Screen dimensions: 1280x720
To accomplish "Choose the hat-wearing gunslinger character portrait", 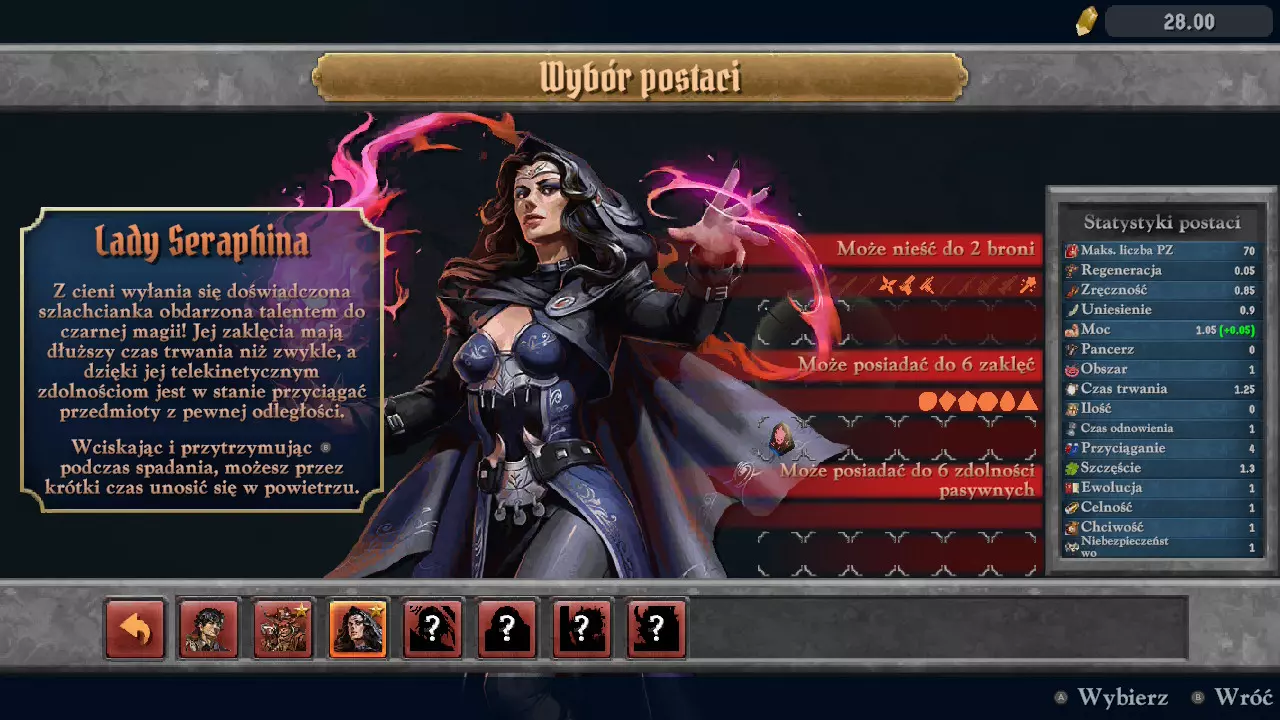I will (283, 629).
